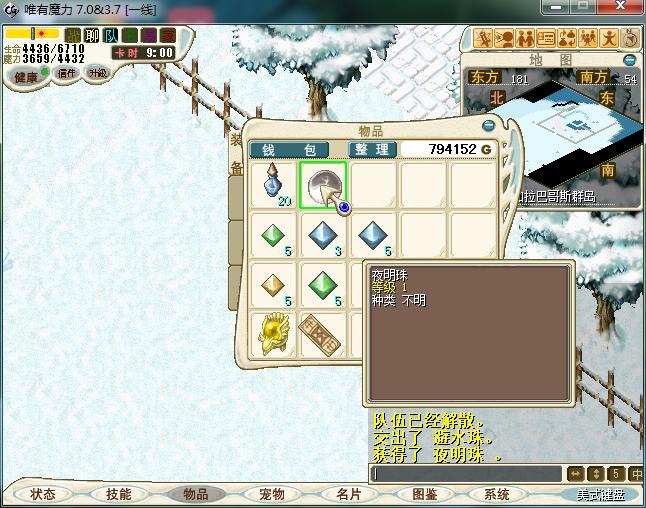Open the 名片 name card menu
Screen dimensions: 646x508
(x=347, y=494)
